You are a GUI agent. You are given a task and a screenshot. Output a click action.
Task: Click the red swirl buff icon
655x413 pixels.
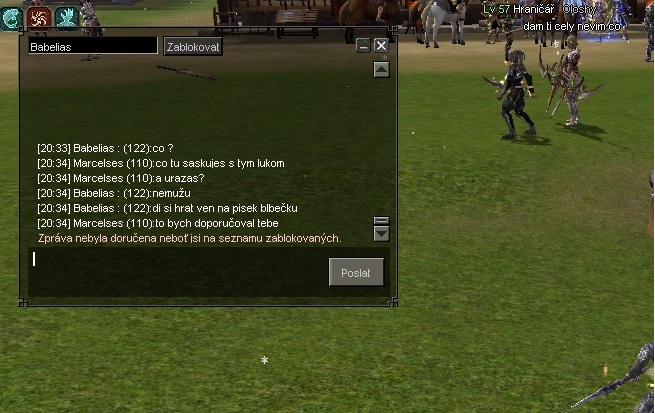pos(40,16)
